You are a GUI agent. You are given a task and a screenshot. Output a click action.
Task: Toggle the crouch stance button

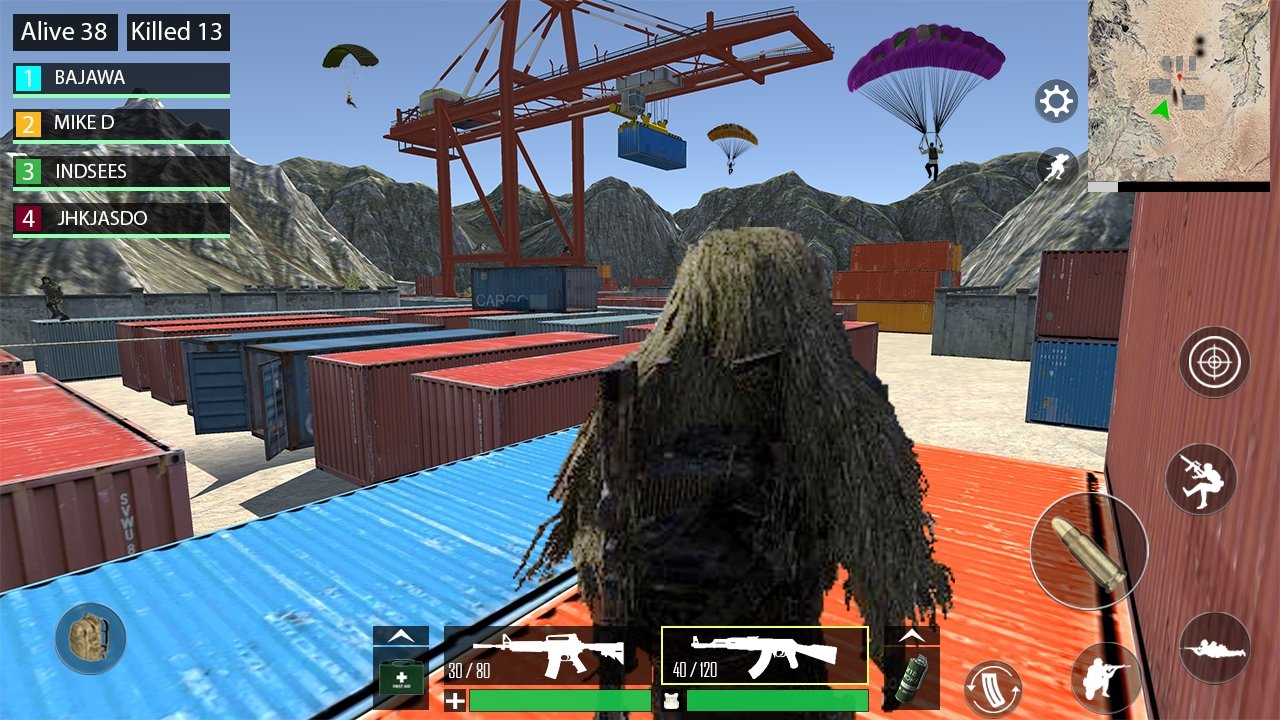tap(1106, 677)
